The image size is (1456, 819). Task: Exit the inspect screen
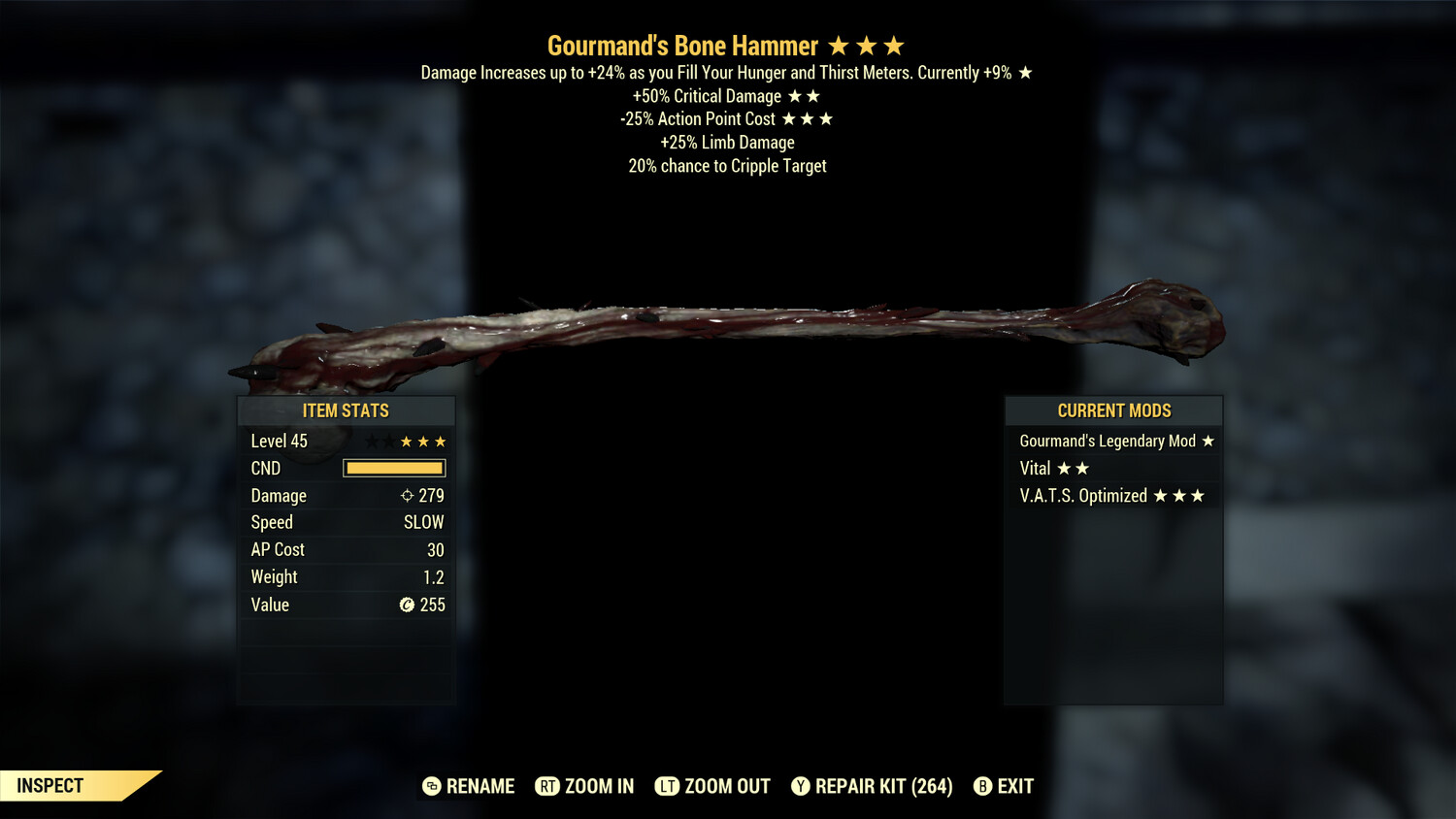tap(1004, 786)
